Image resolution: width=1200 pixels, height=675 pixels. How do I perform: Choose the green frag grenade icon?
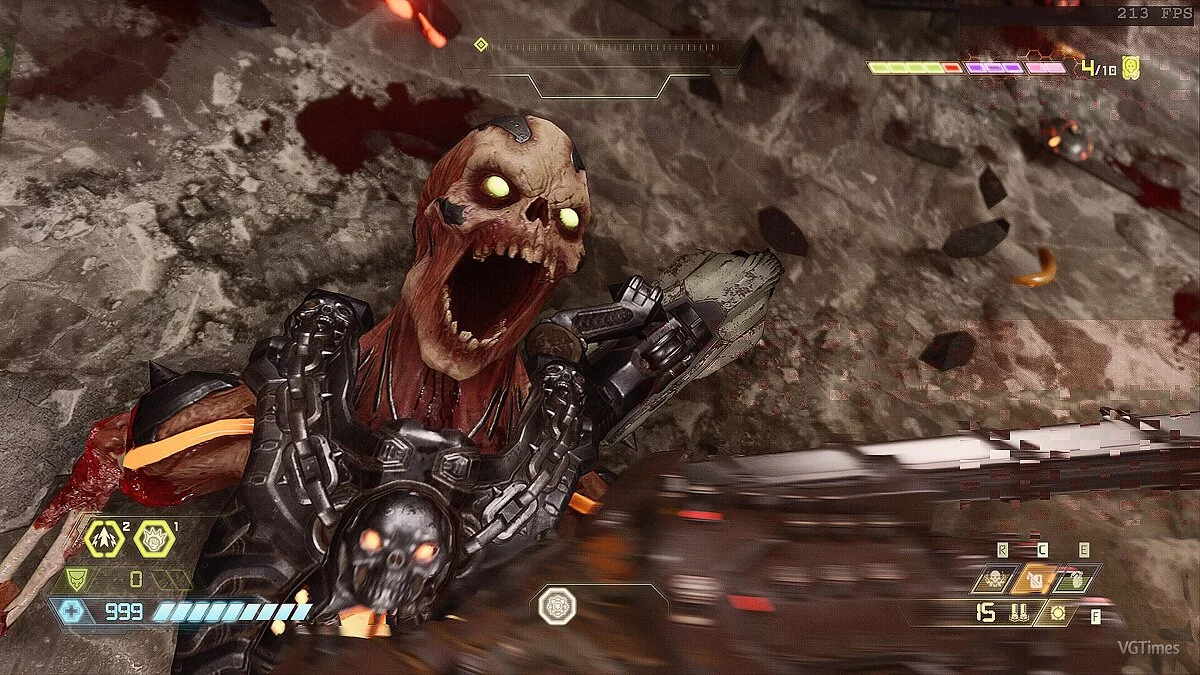(1077, 579)
